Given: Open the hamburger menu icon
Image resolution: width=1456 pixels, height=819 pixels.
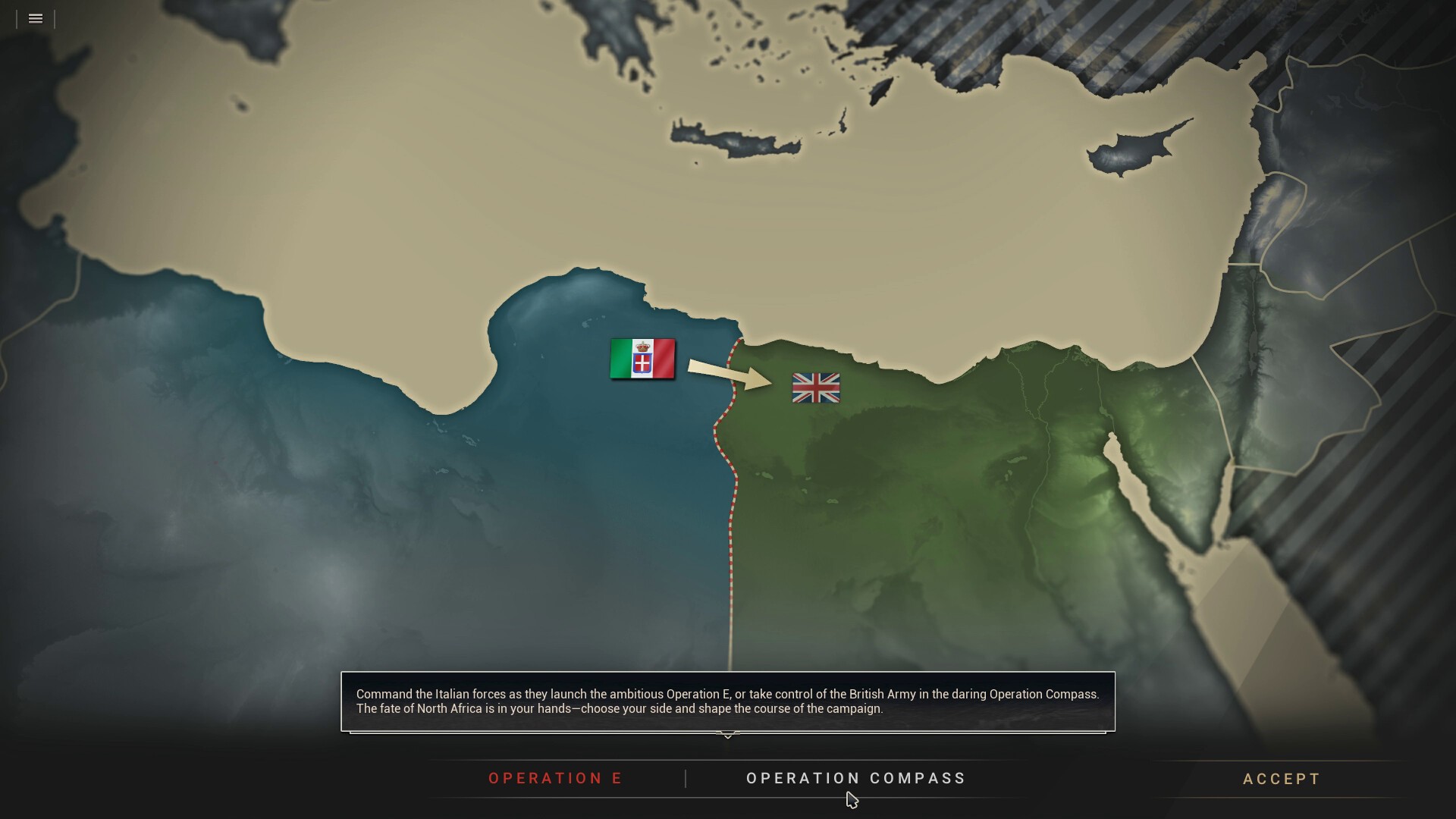Looking at the screenshot, I should tap(36, 19).
